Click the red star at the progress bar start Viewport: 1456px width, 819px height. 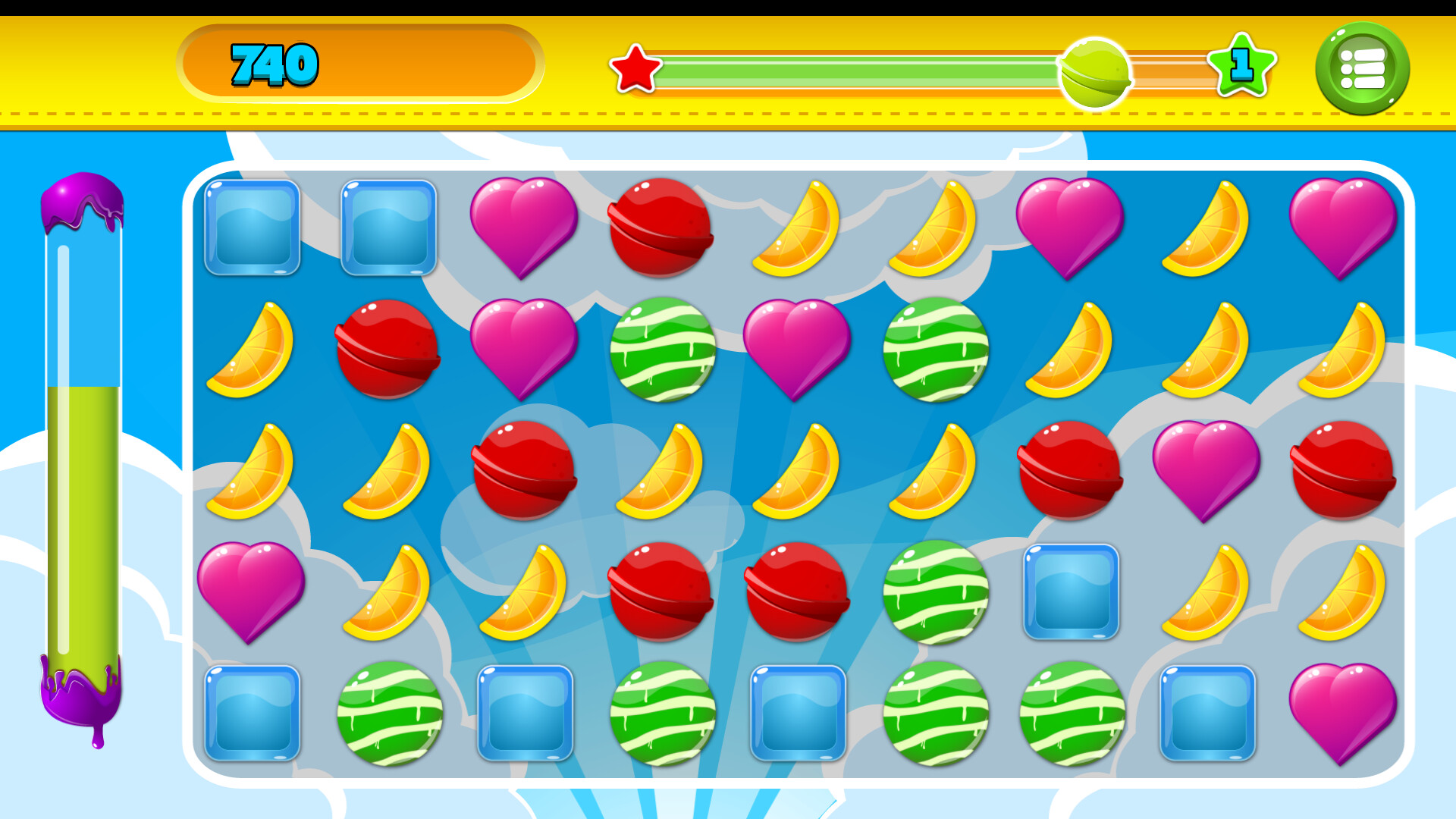635,68
